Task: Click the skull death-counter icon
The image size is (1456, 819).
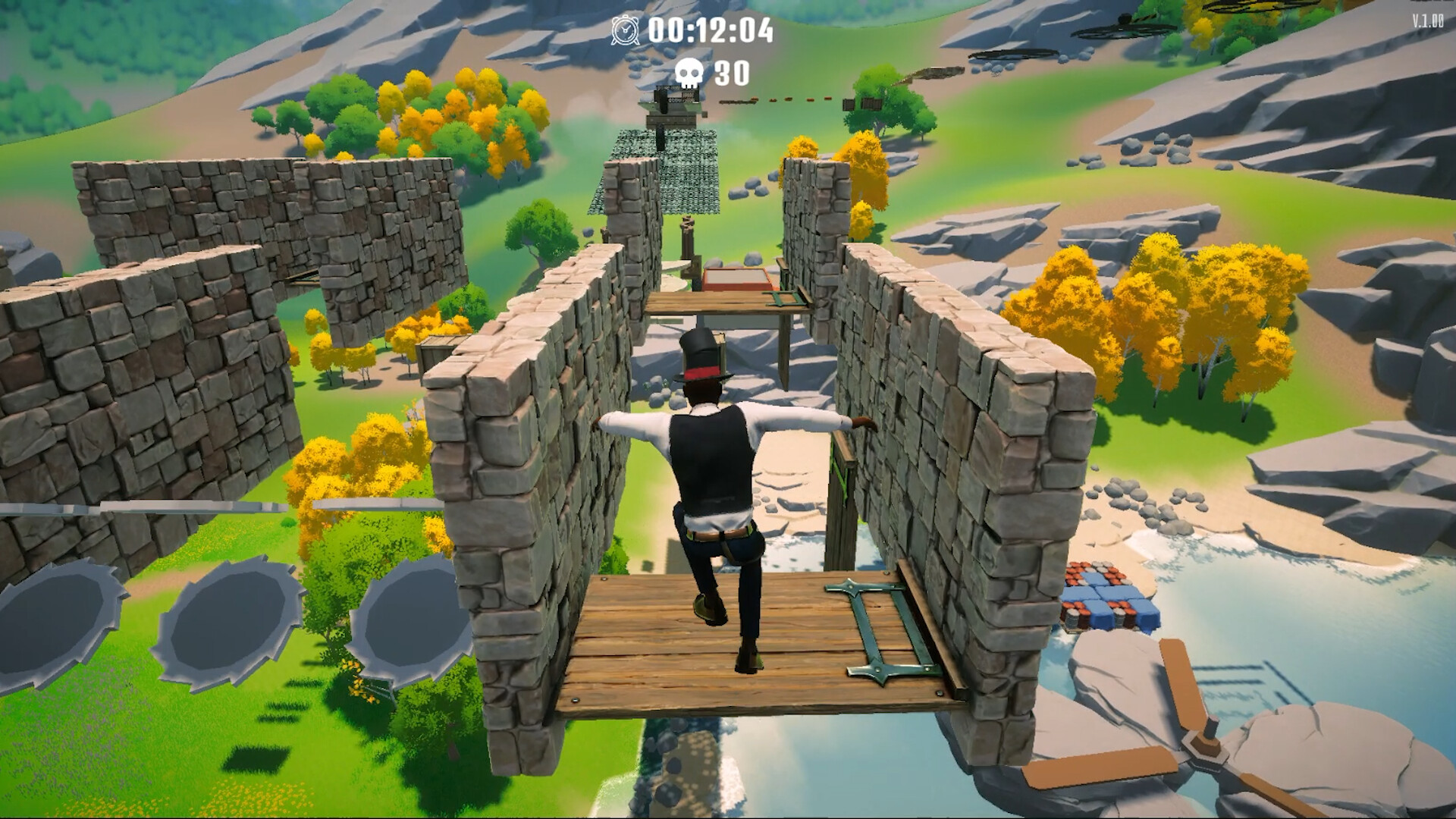Action: [x=689, y=73]
